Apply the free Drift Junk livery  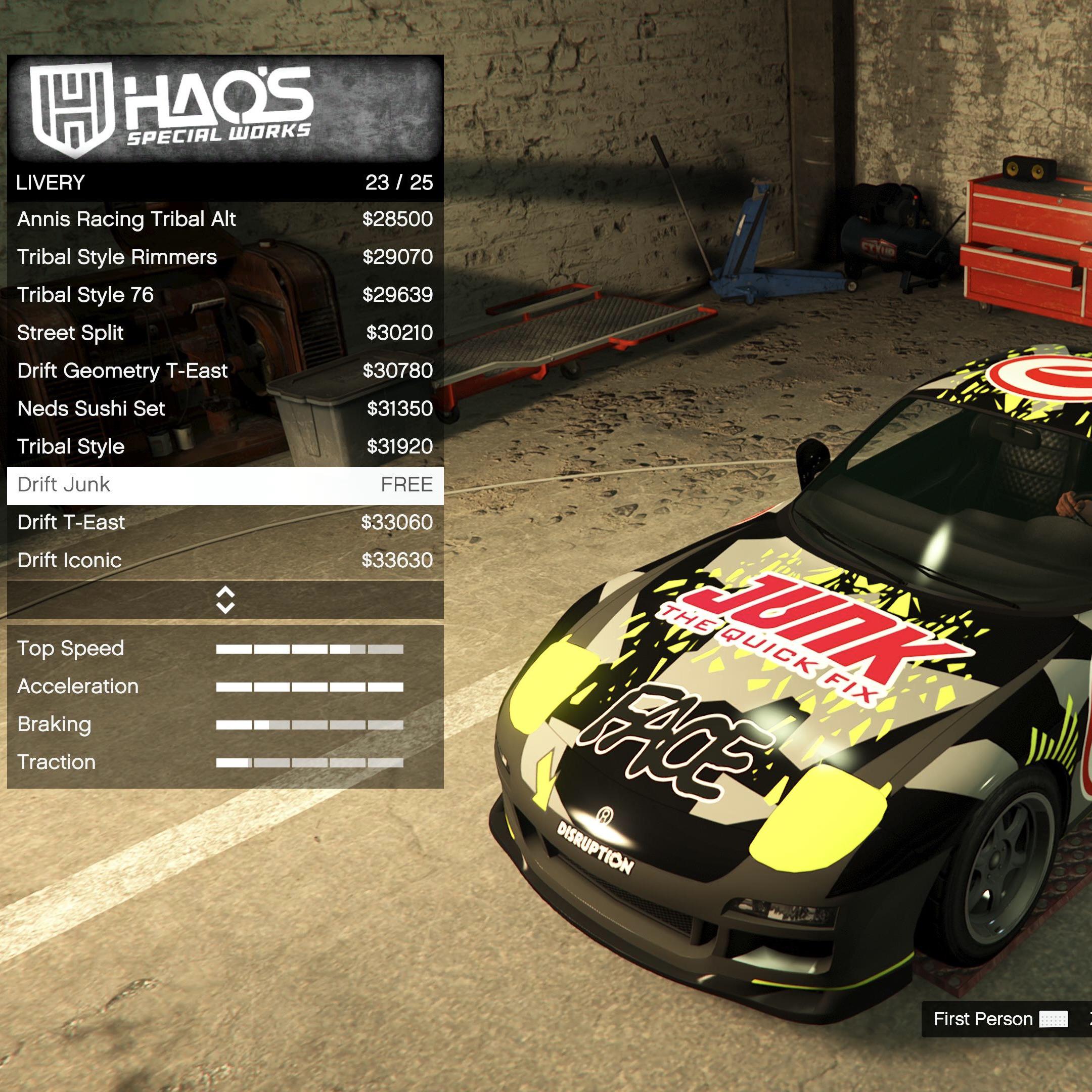225,485
